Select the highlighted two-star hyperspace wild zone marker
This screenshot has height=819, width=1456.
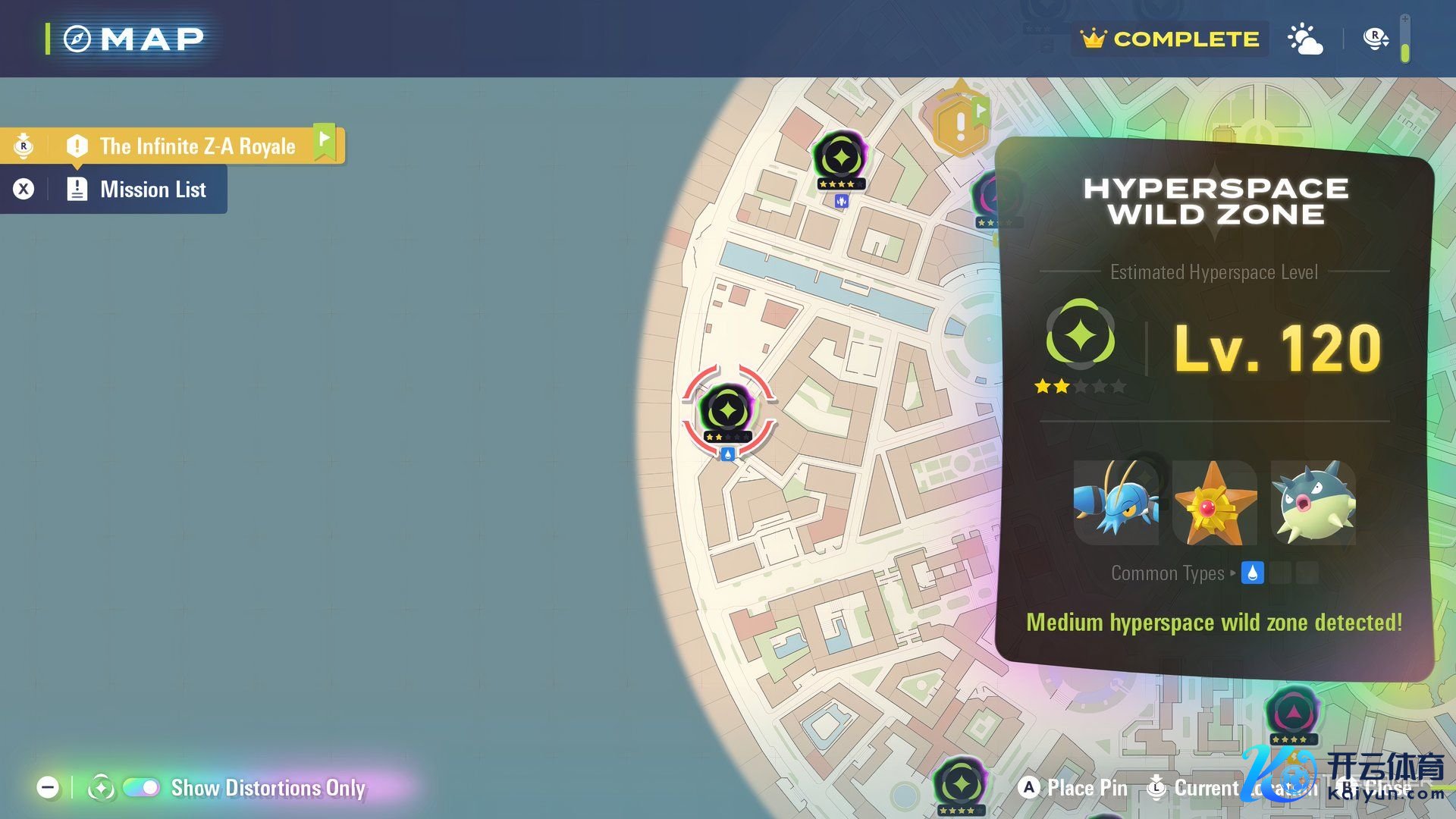pyautogui.click(x=727, y=411)
